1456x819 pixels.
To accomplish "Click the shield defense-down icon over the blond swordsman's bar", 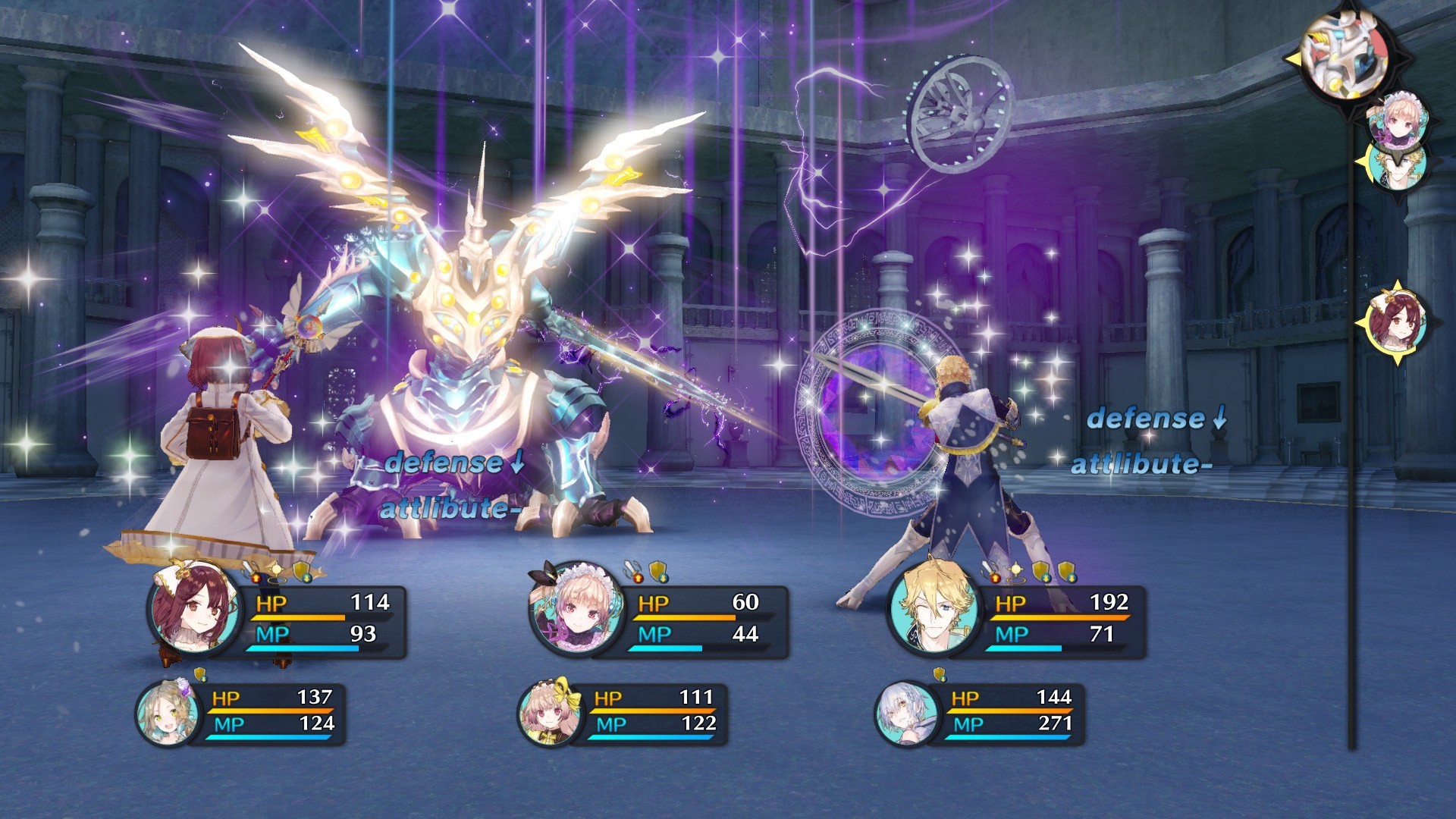I will tap(1040, 571).
